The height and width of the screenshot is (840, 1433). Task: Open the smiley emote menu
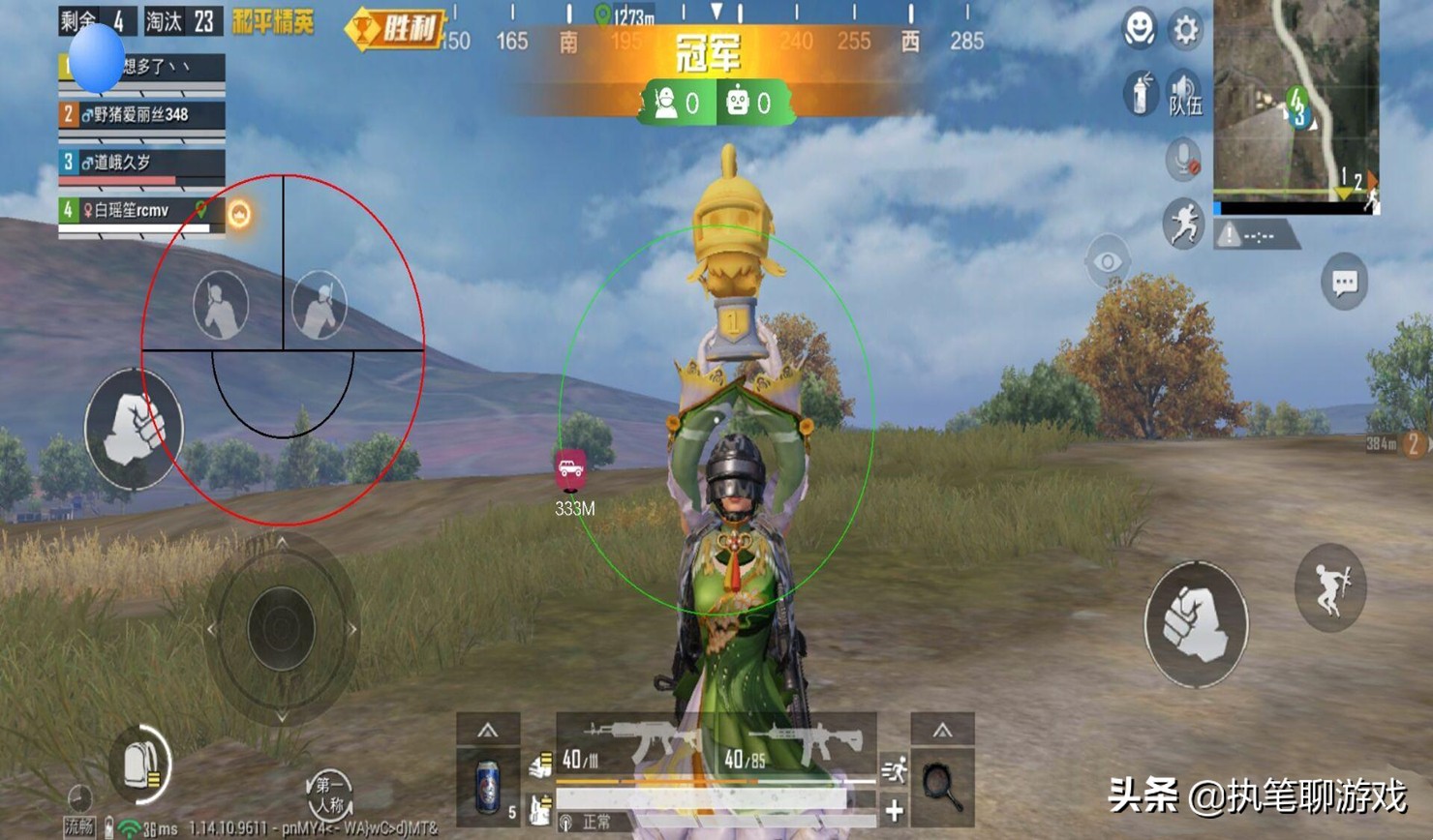point(1140,30)
